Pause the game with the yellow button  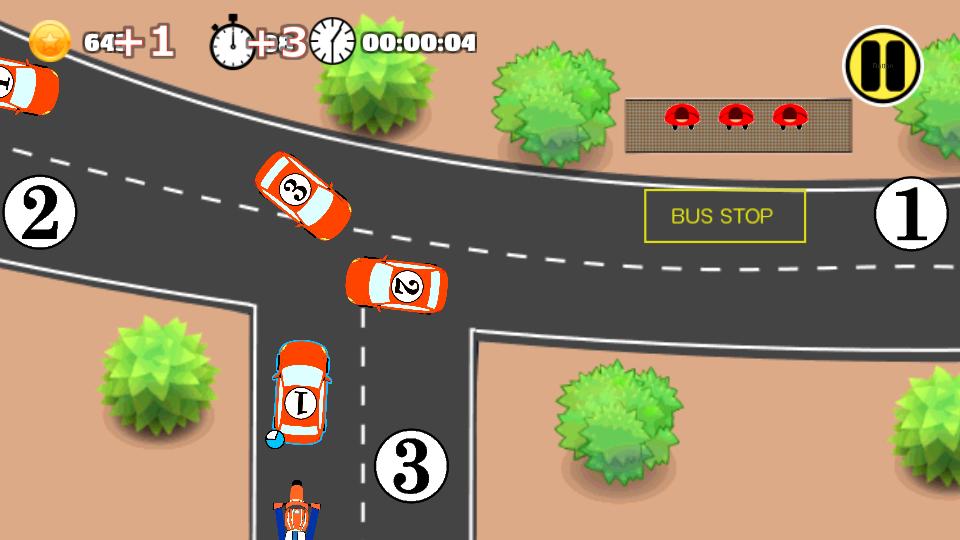coord(882,65)
